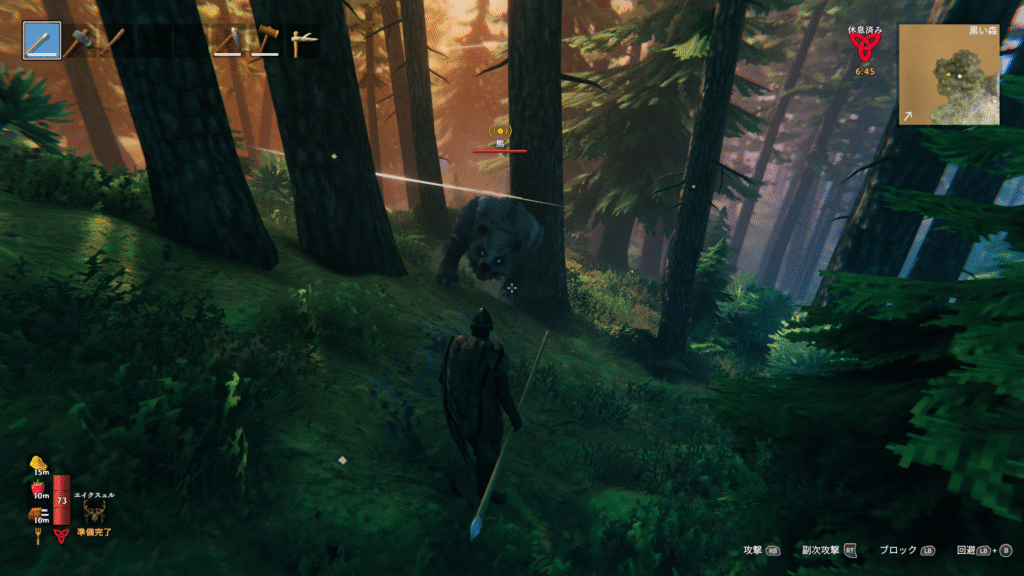Select the highlighted spear hotbar slot
The image size is (1024, 576).
(43, 42)
